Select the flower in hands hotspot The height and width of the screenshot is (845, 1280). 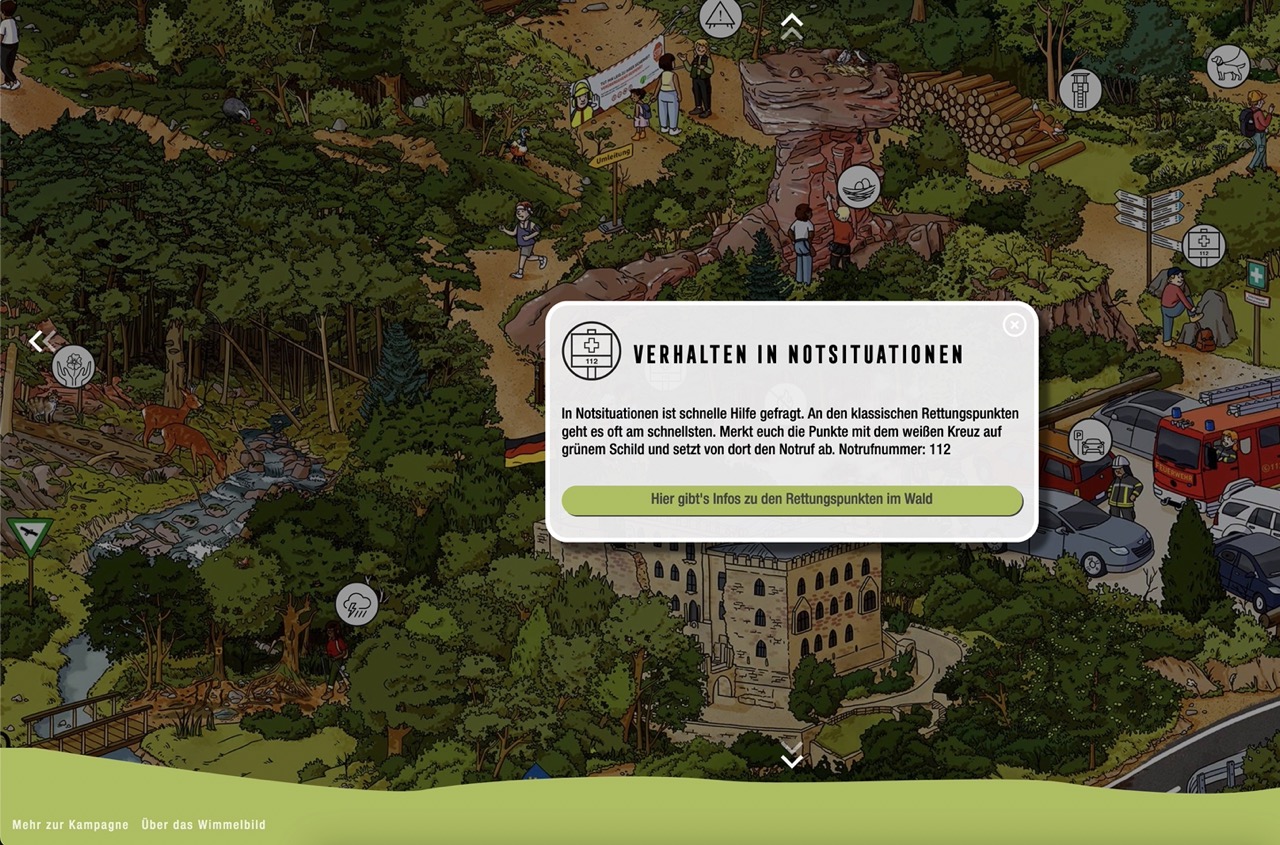coord(74,366)
